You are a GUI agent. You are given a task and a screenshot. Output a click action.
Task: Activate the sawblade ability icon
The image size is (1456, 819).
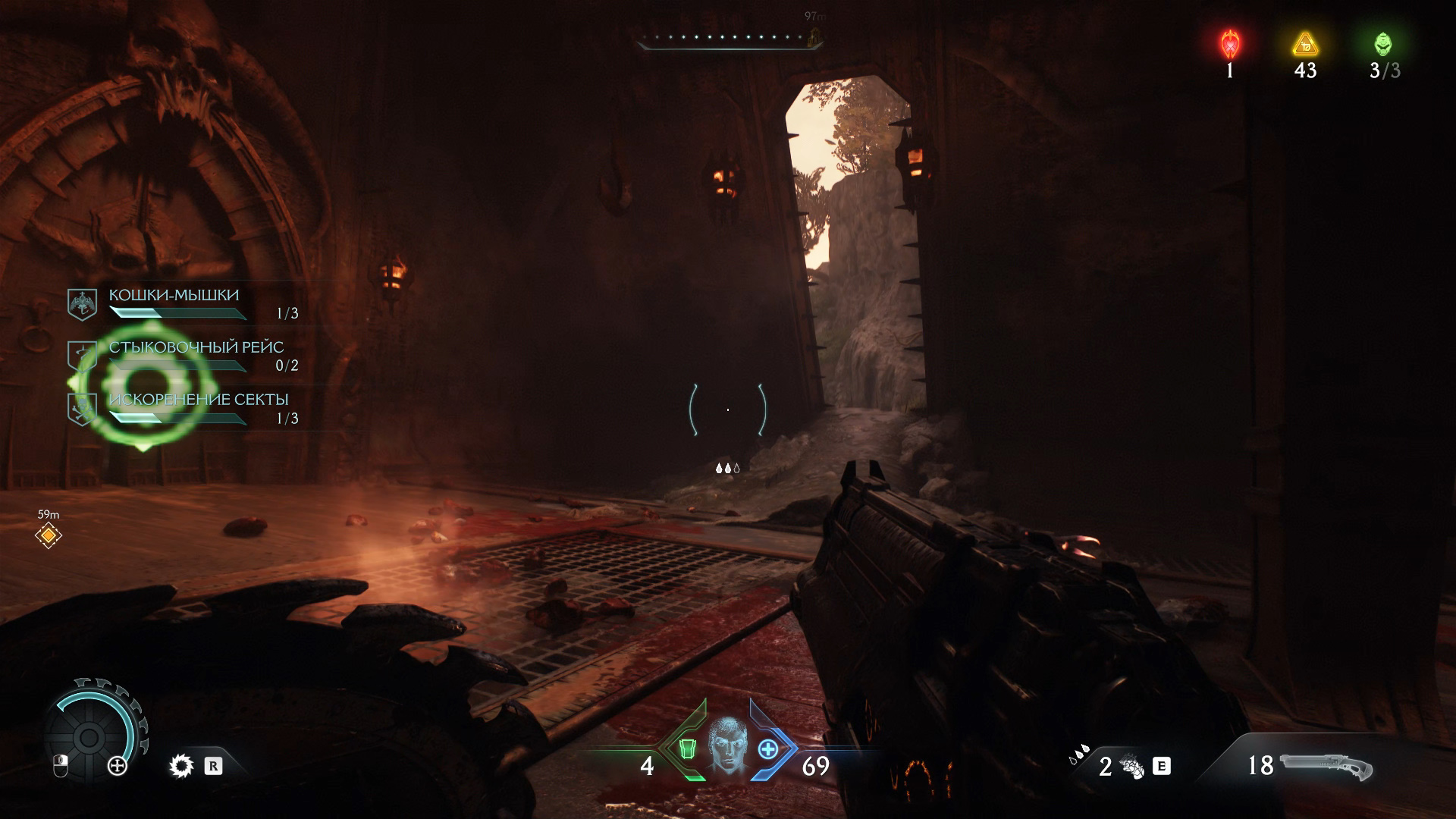click(x=181, y=767)
